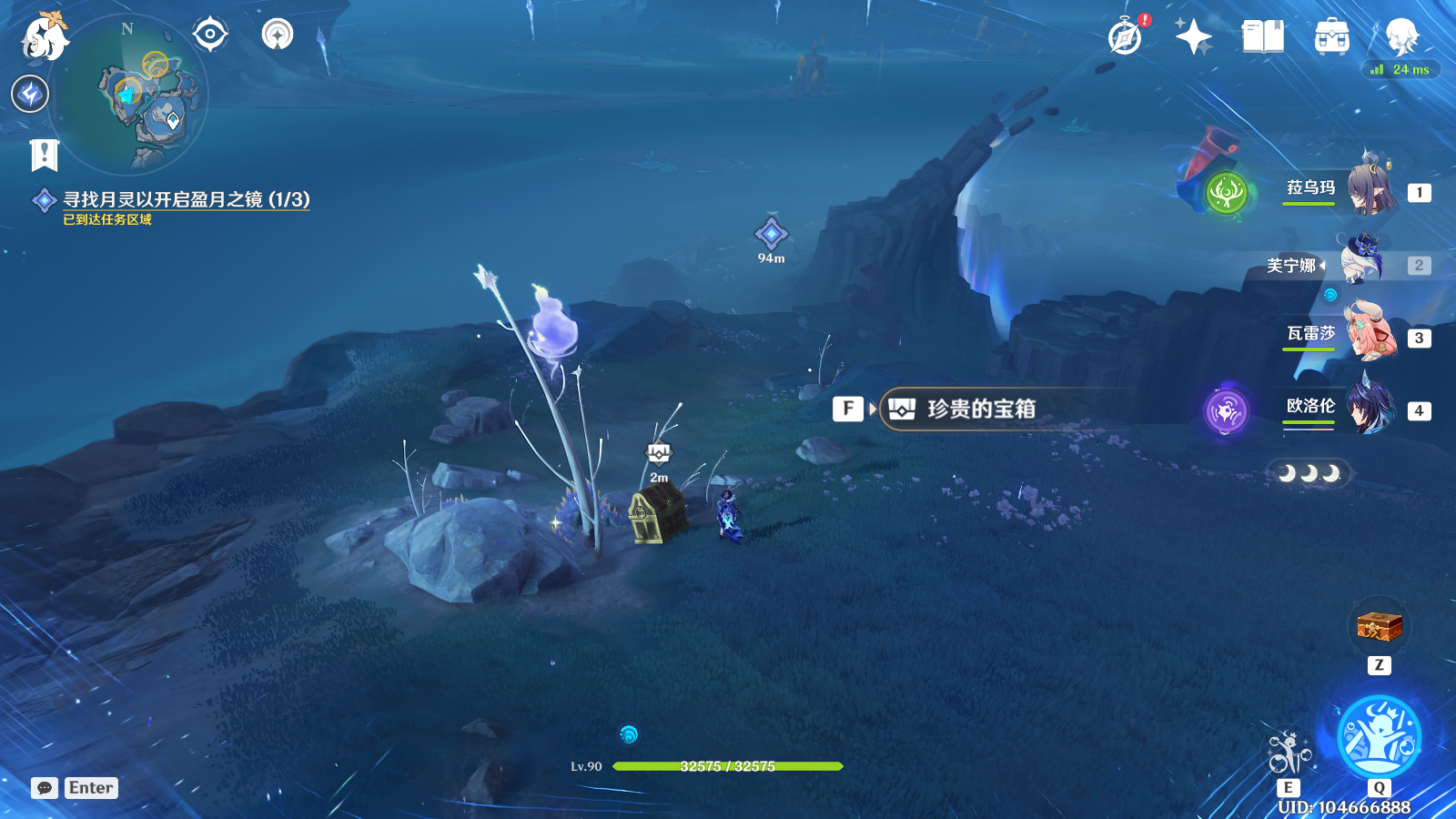Select the moon spirit quest tracker

click(x=186, y=200)
